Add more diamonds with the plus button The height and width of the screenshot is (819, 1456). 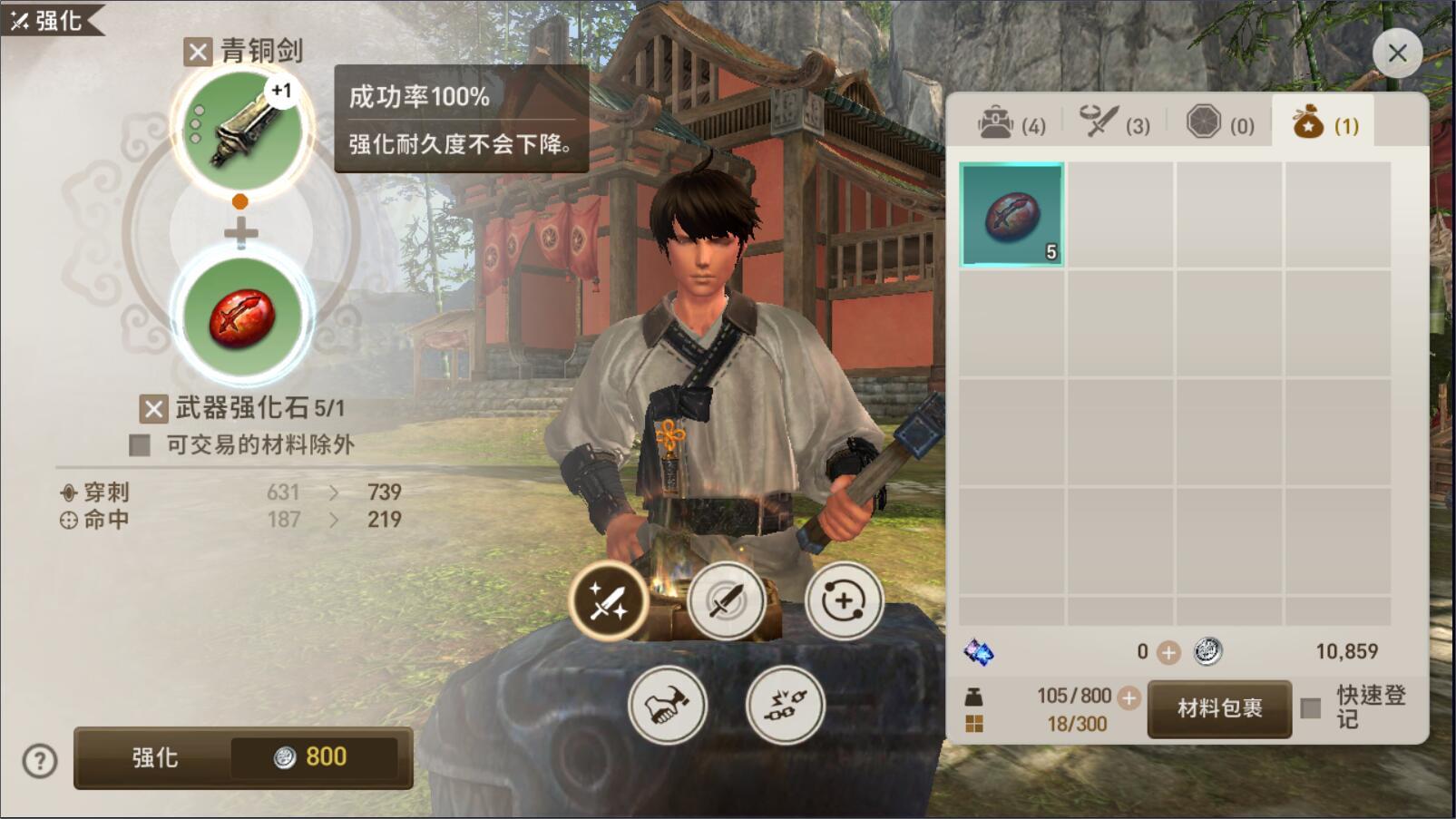point(1168,652)
